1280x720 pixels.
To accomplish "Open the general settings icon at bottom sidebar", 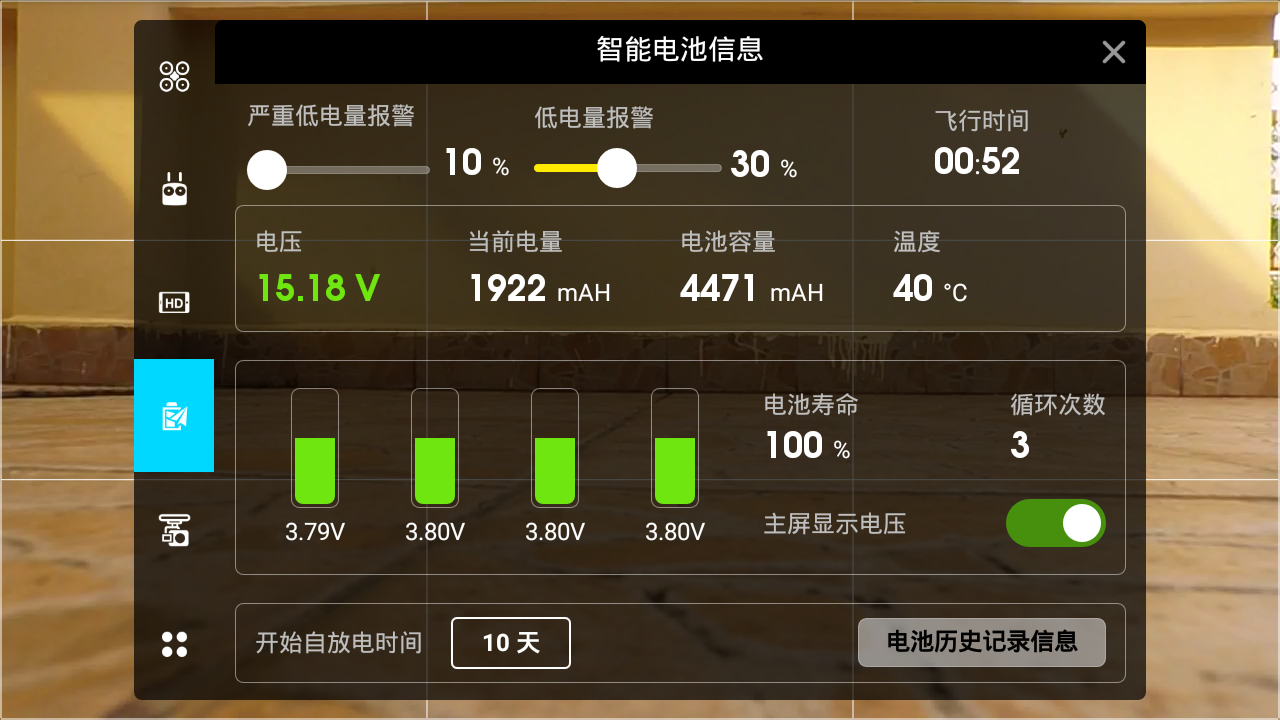I will coord(174,644).
